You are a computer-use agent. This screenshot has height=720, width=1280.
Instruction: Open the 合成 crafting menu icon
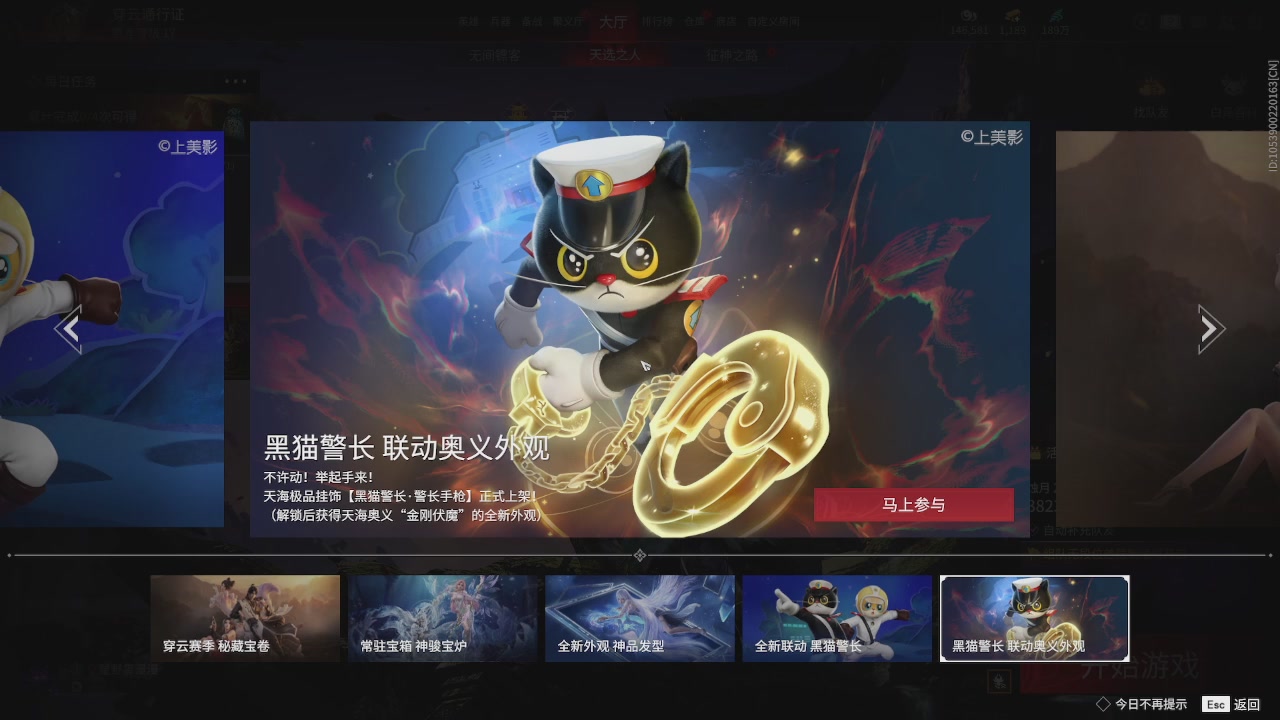[x=696, y=22]
